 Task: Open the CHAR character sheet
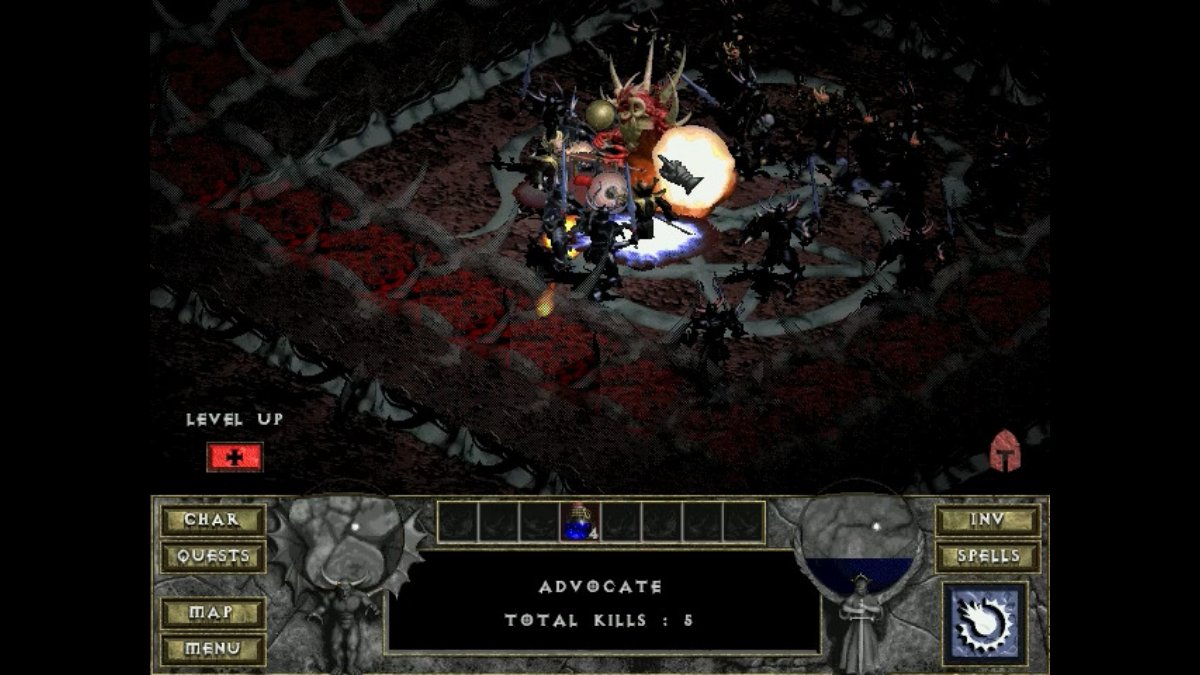tap(213, 520)
